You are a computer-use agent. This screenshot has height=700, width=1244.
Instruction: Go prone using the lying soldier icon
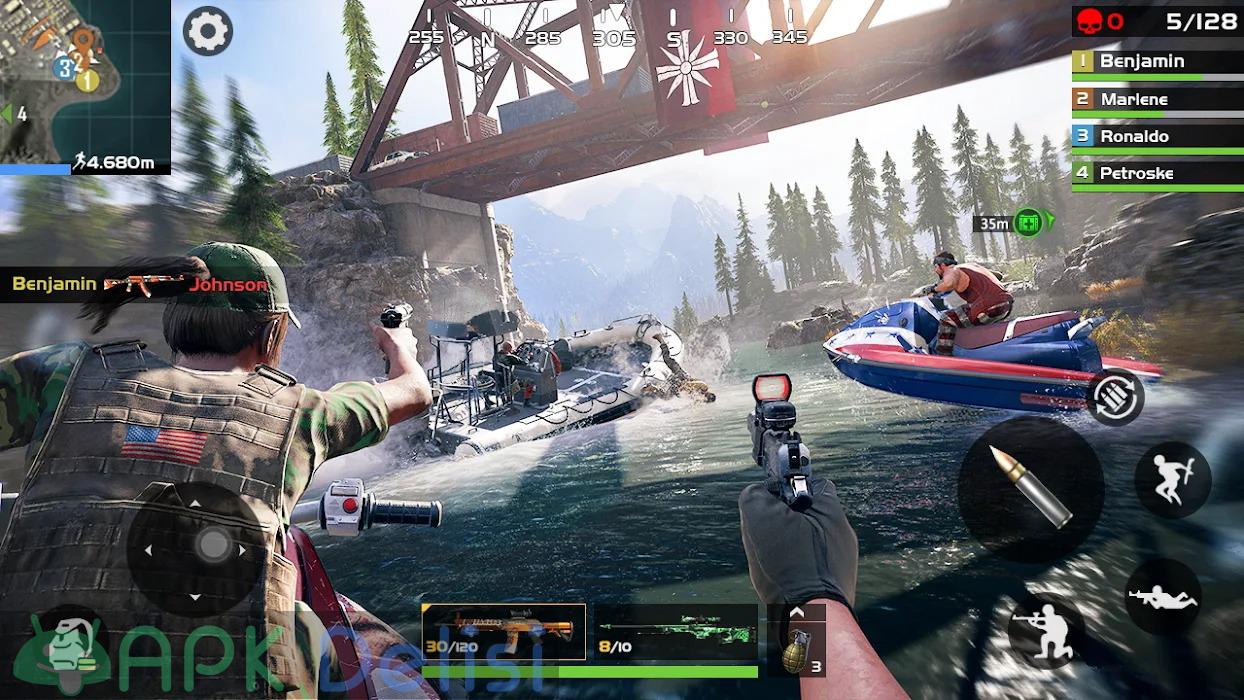1163,597
